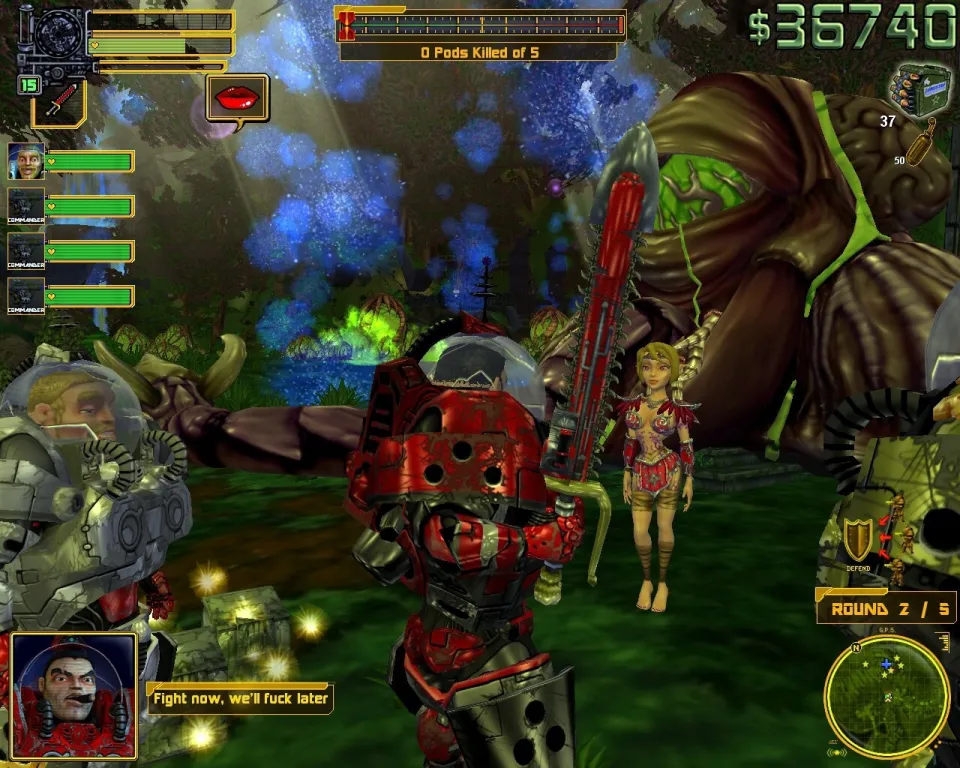
Task: Activate the Defend shield order
Action: (x=857, y=540)
